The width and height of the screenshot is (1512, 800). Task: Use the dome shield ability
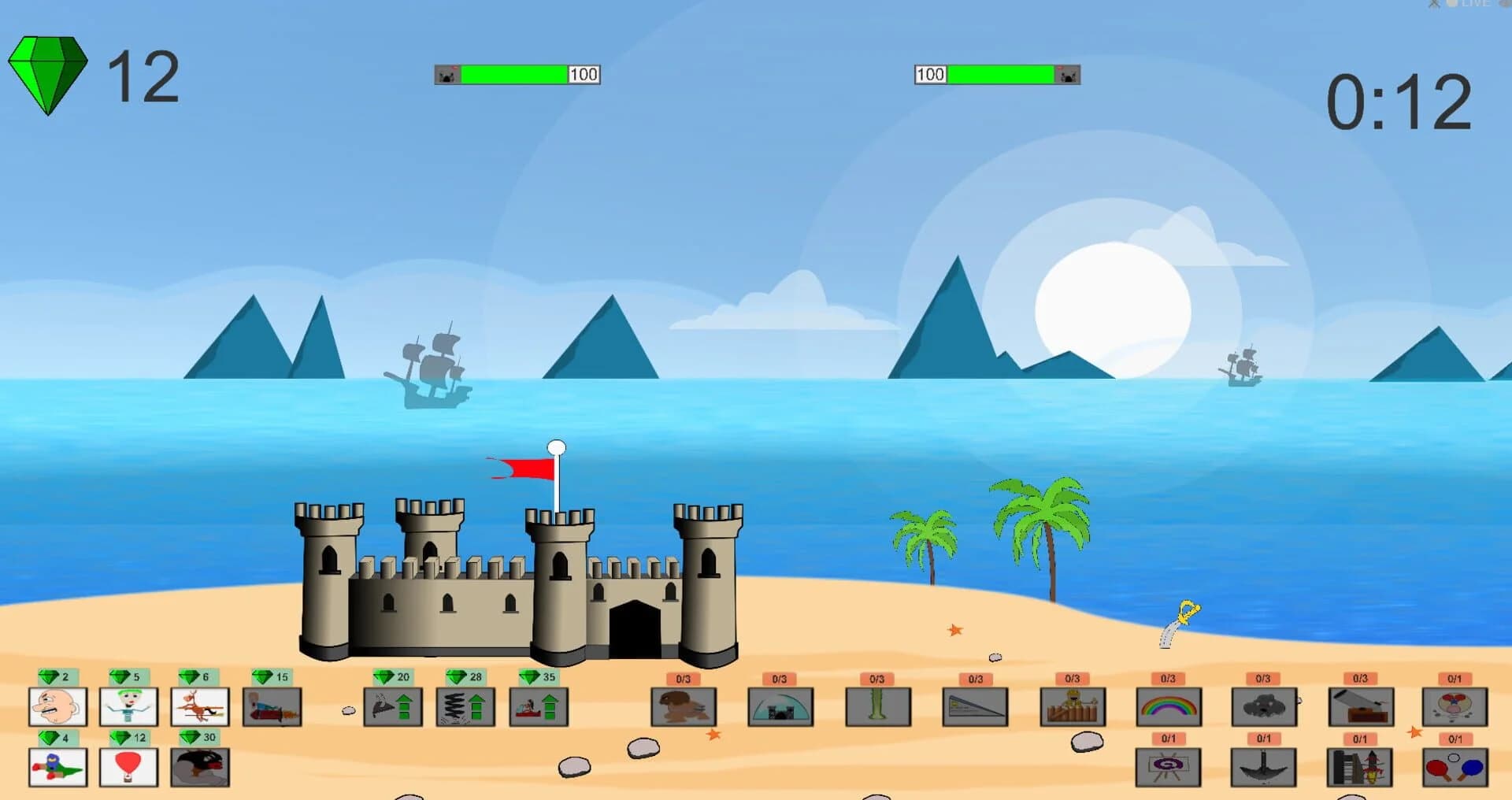[x=780, y=706]
